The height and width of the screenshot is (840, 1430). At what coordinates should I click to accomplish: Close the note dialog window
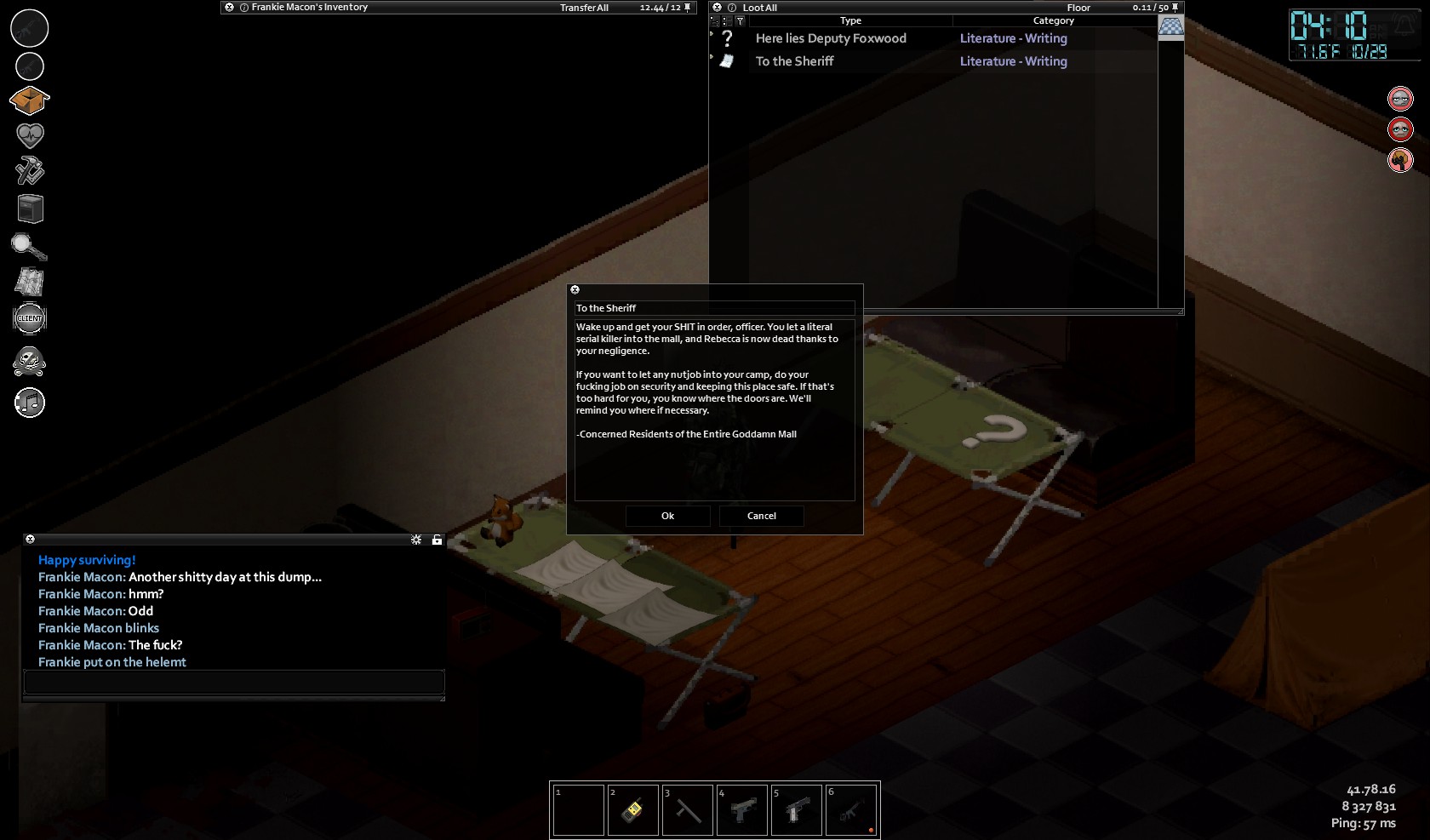pyautogui.click(x=575, y=290)
